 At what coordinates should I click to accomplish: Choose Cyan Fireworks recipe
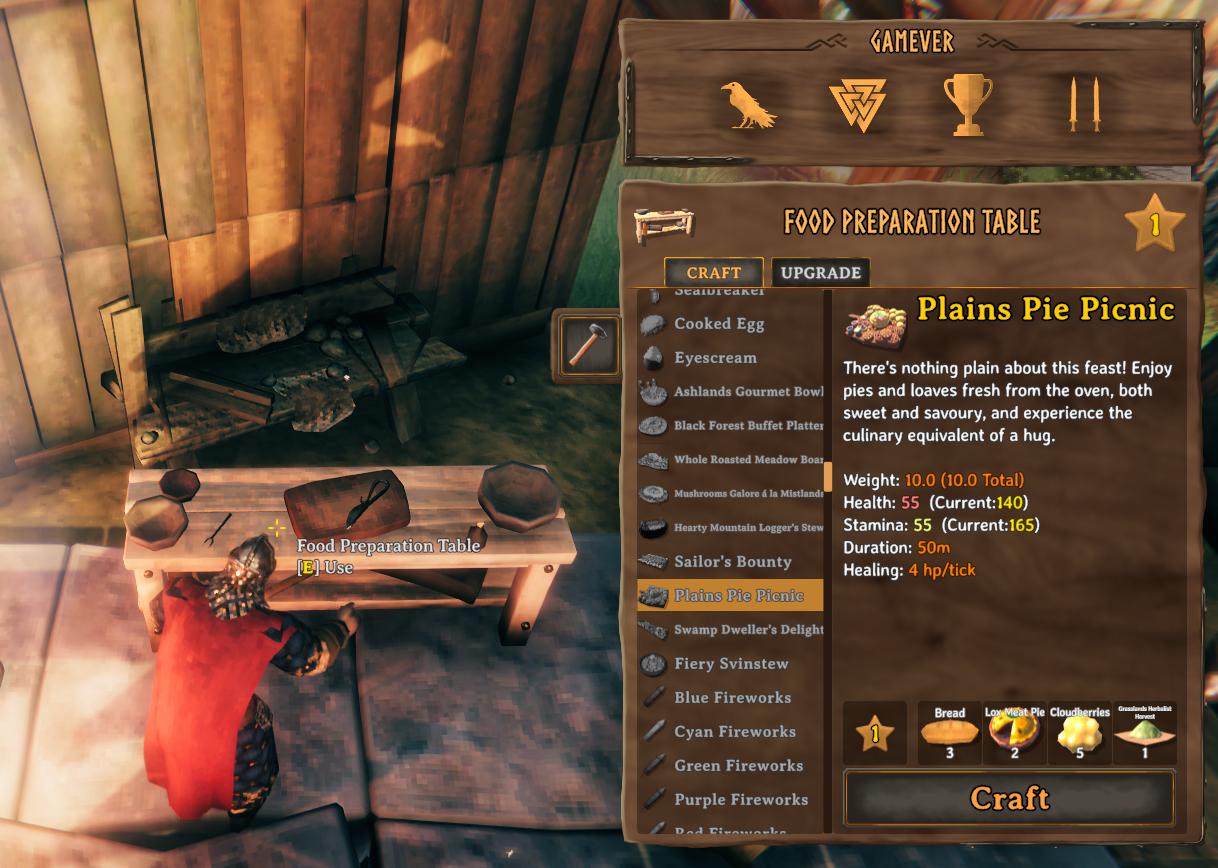click(734, 732)
